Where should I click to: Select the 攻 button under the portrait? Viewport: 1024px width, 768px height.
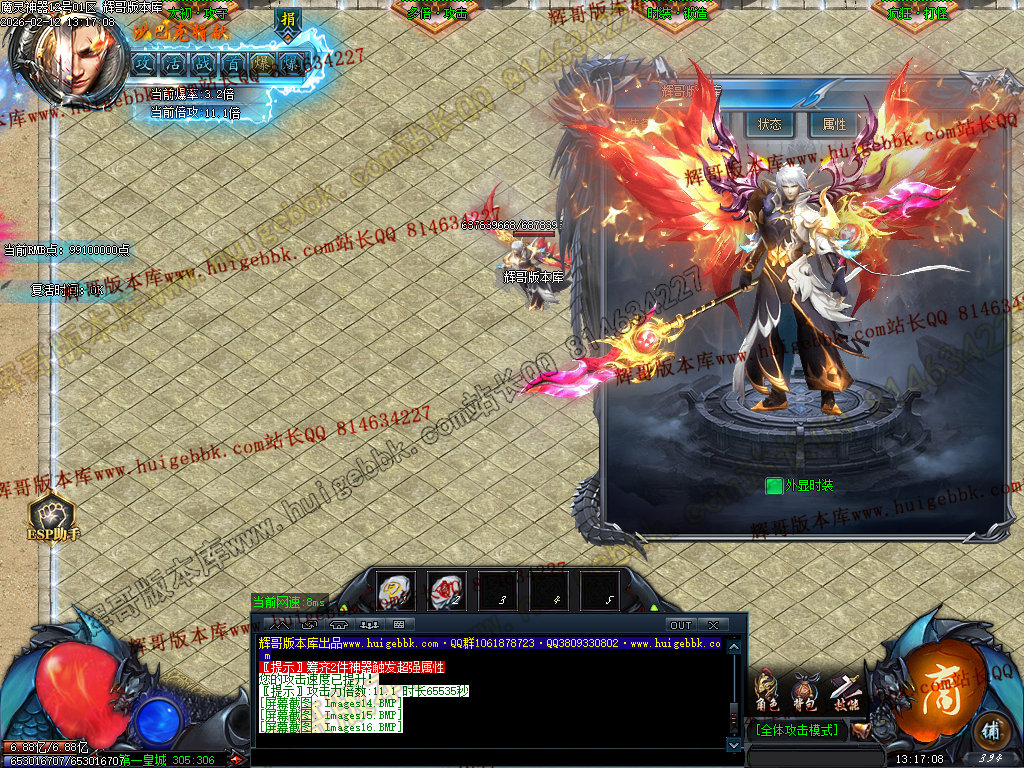pos(144,62)
